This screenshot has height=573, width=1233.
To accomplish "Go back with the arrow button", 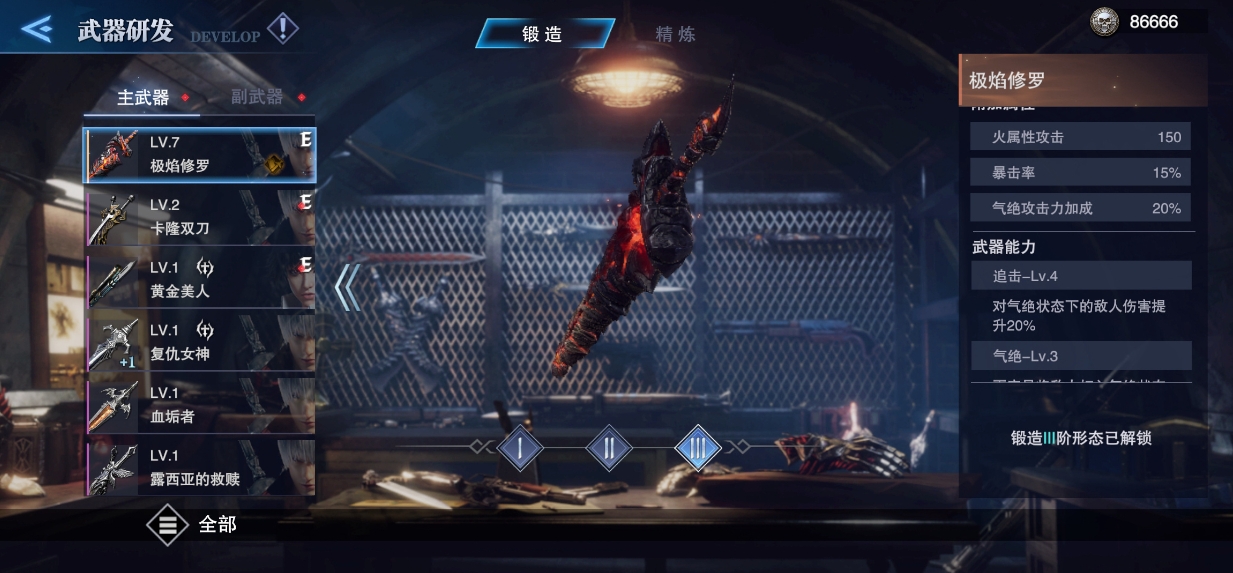I will coord(36,28).
